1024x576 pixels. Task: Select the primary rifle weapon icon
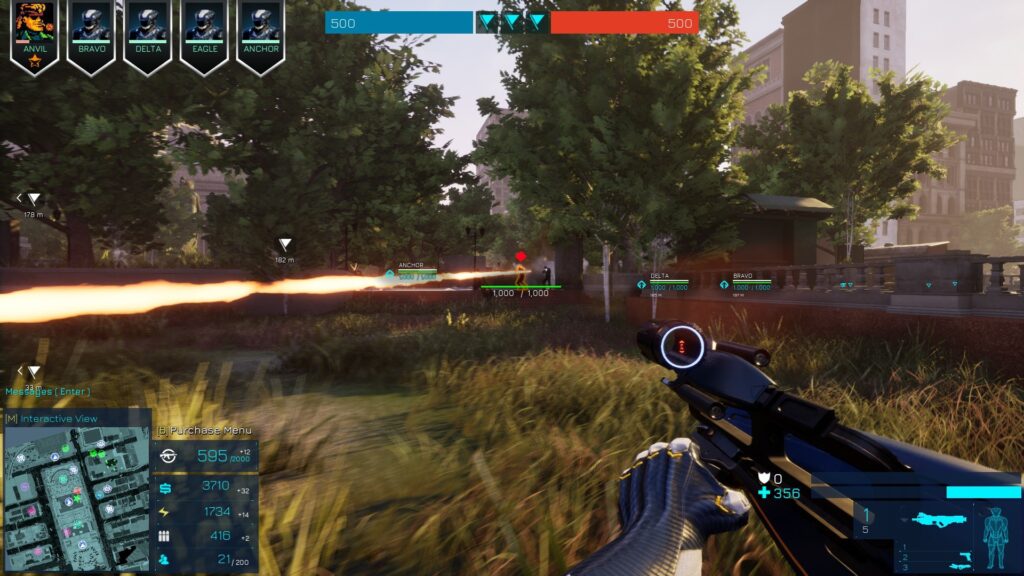pyautogui.click(x=941, y=520)
